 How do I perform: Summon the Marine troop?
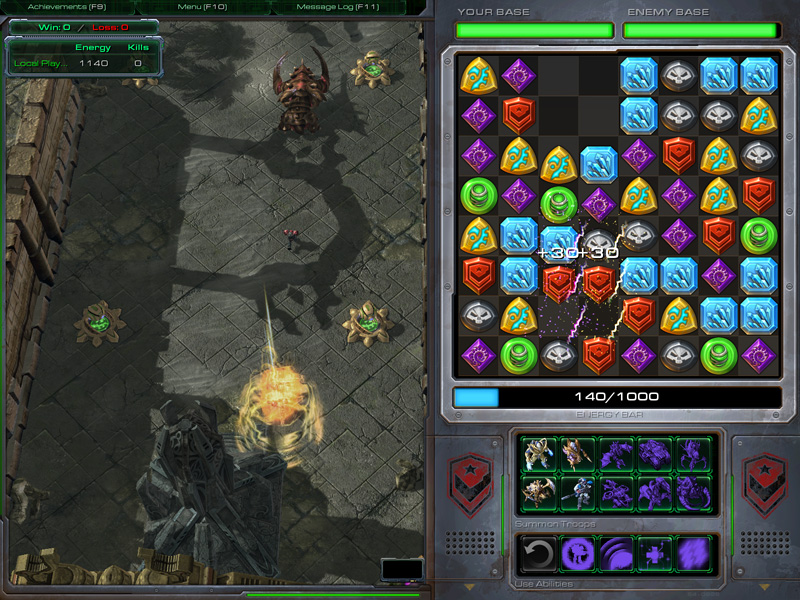click(577, 491)
